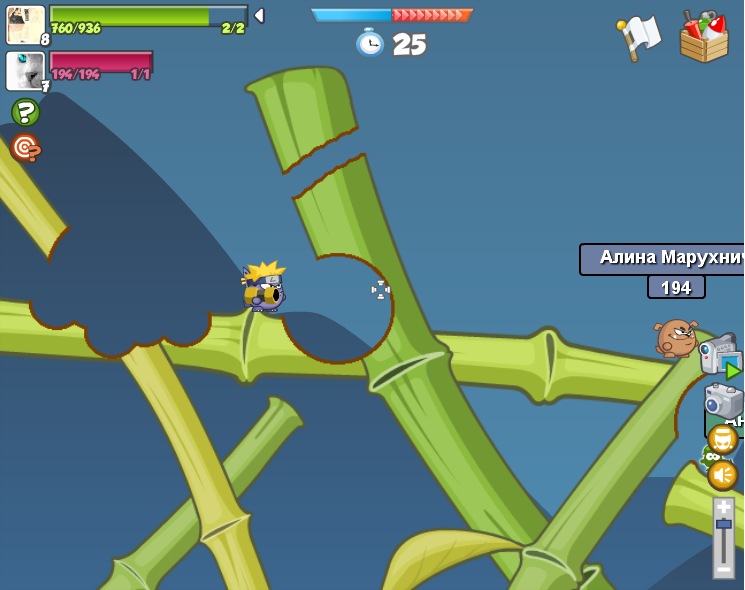Zoom out with the minus button
This screenshot has height=590, width=745.
[x=723, y=568]
